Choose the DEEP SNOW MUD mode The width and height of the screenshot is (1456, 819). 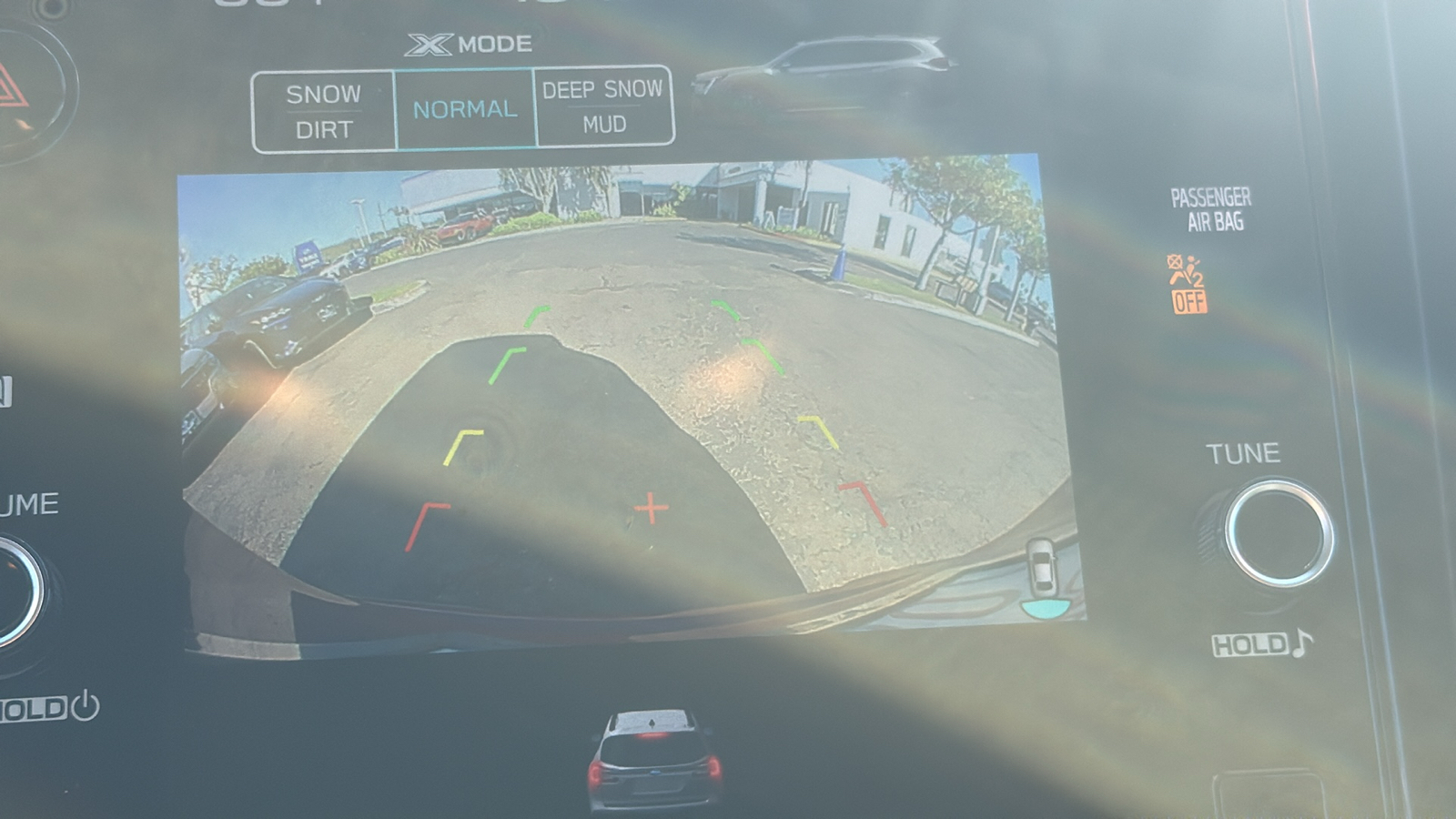tap(603, 106)
